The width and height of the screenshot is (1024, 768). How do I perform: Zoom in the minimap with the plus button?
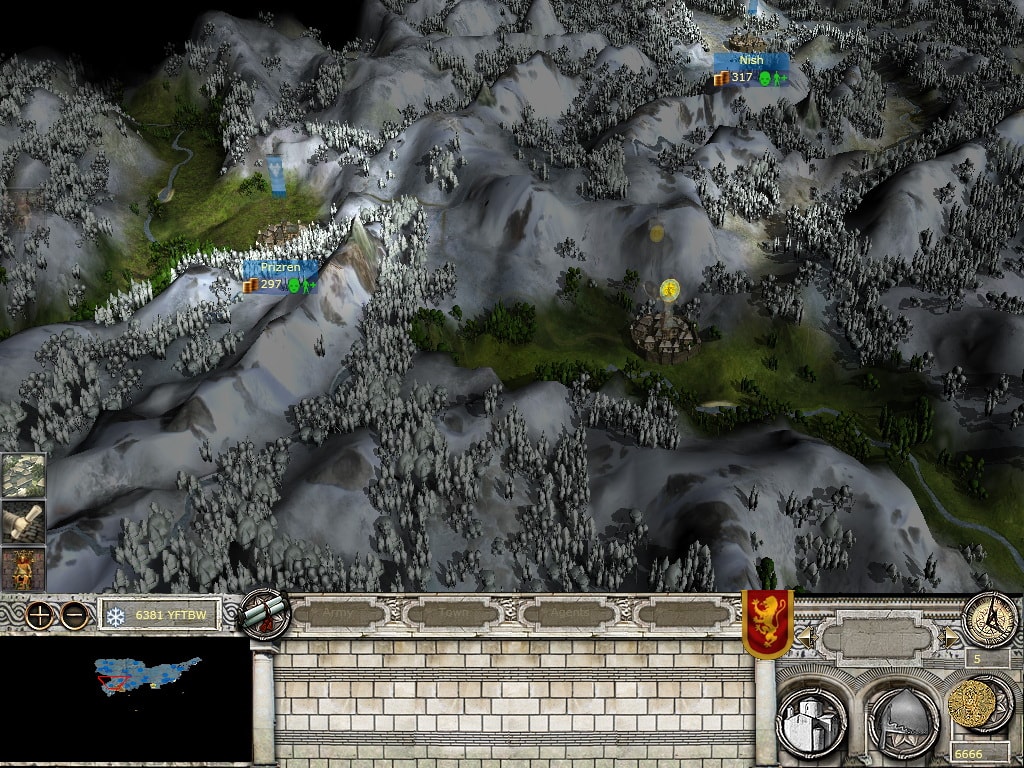coord(39,615)
